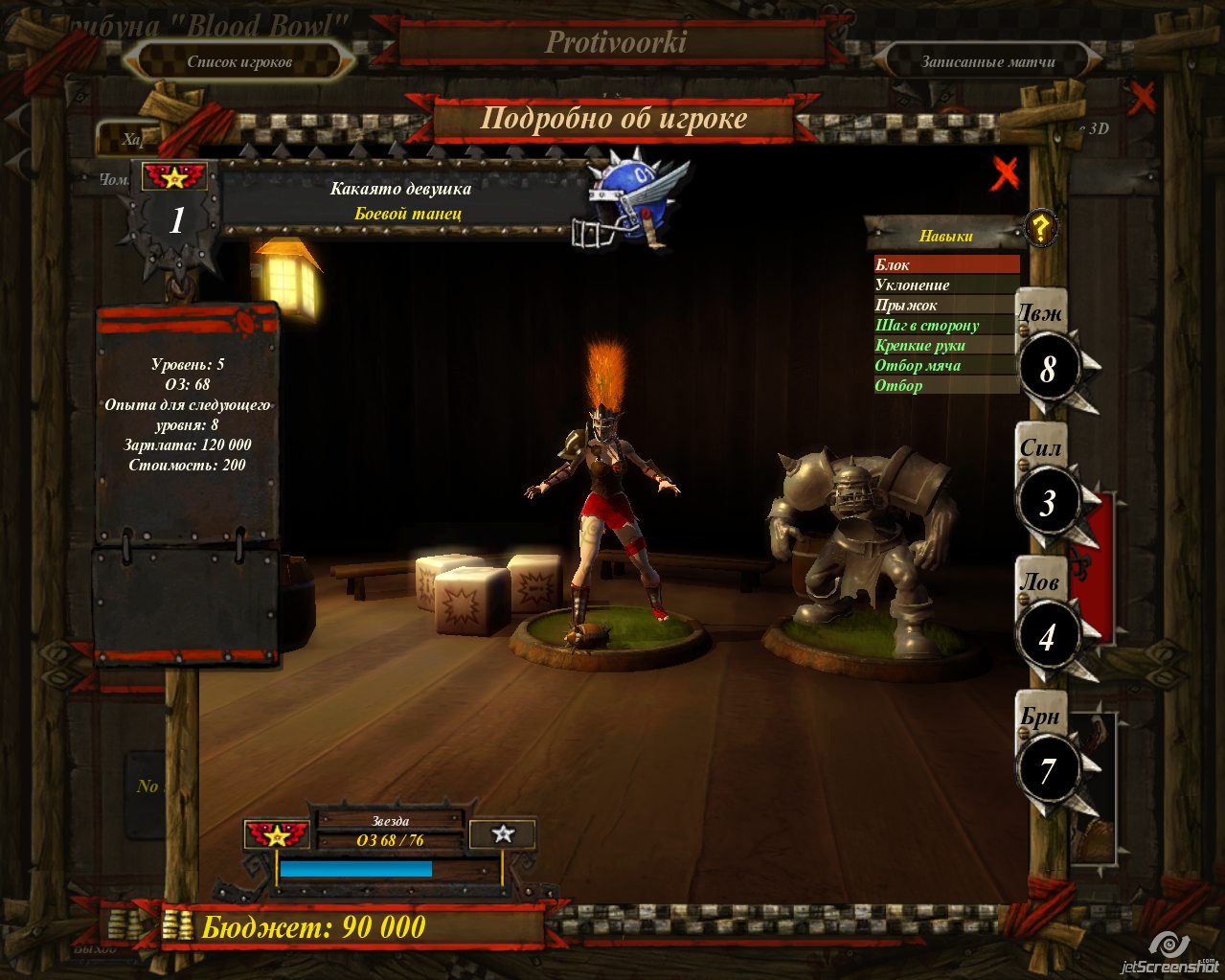Screen dimensions: 1225x980
Task: Click the player number 1 badge
Action: click(176, 221)
